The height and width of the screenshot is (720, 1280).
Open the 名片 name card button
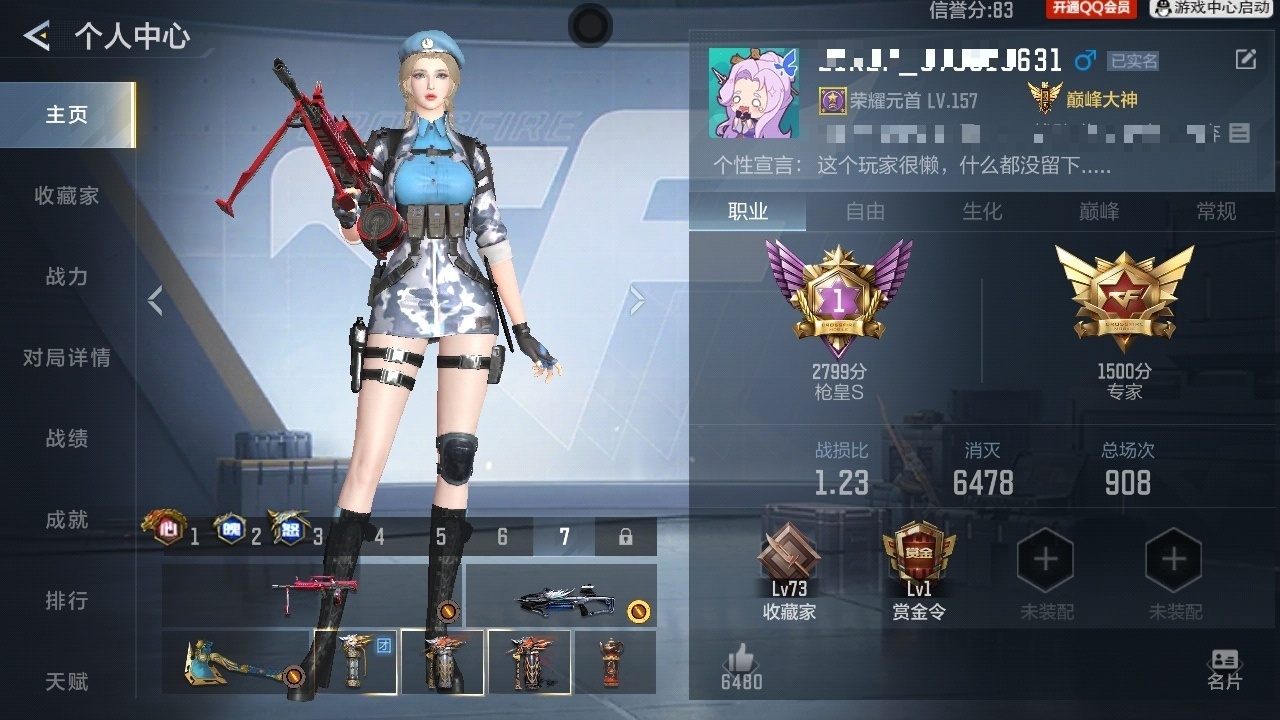point(1224,670)
